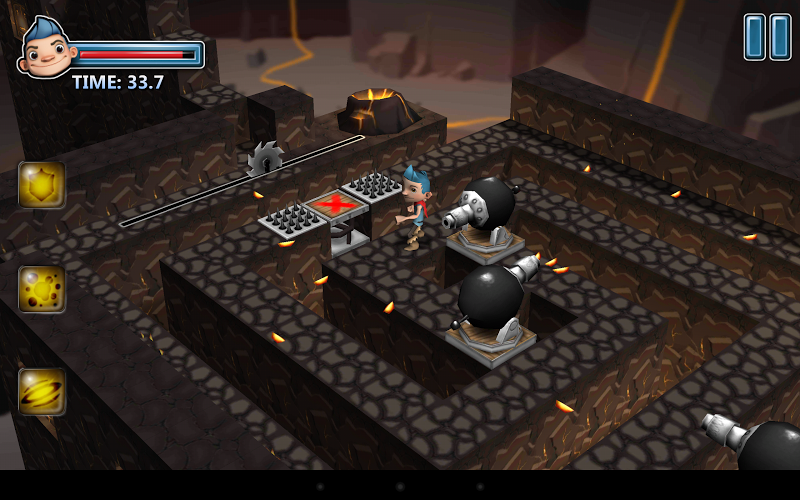Image resolution: width=800 pixels, height=500 pixels.
Task: Activate the yellow shield power-up
Action: (x=42, y=185)
